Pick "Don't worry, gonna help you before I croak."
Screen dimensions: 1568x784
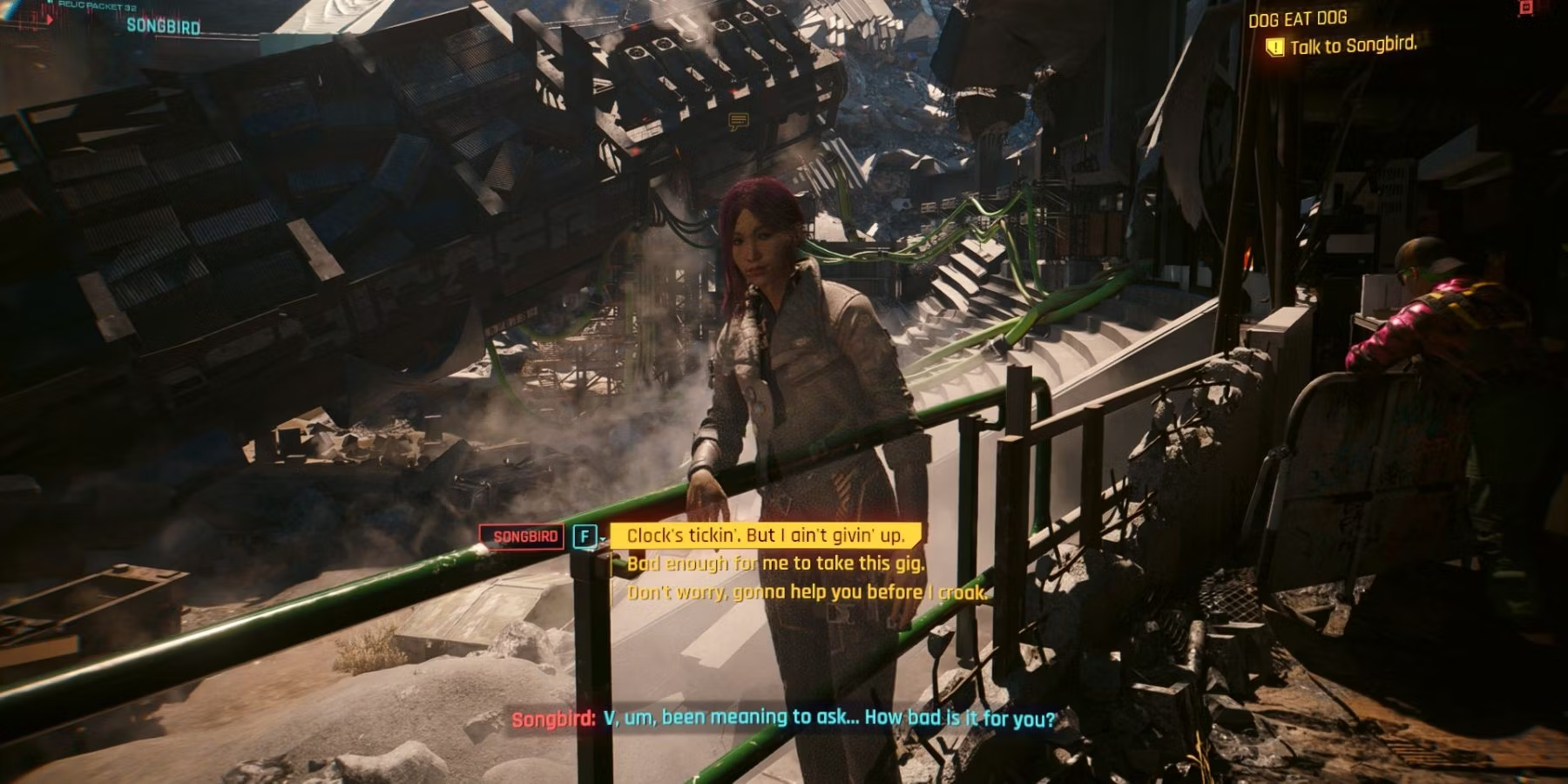pos(806,592)
